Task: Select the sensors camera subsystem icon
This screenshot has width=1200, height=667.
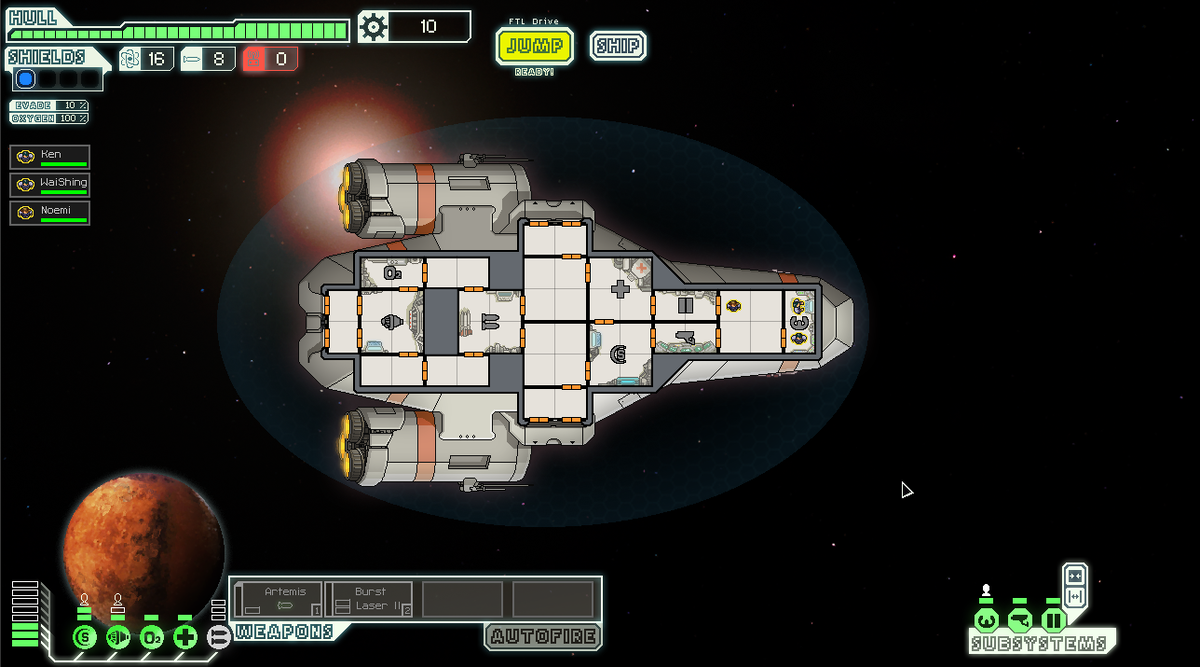Action: tap(1019, 620)
